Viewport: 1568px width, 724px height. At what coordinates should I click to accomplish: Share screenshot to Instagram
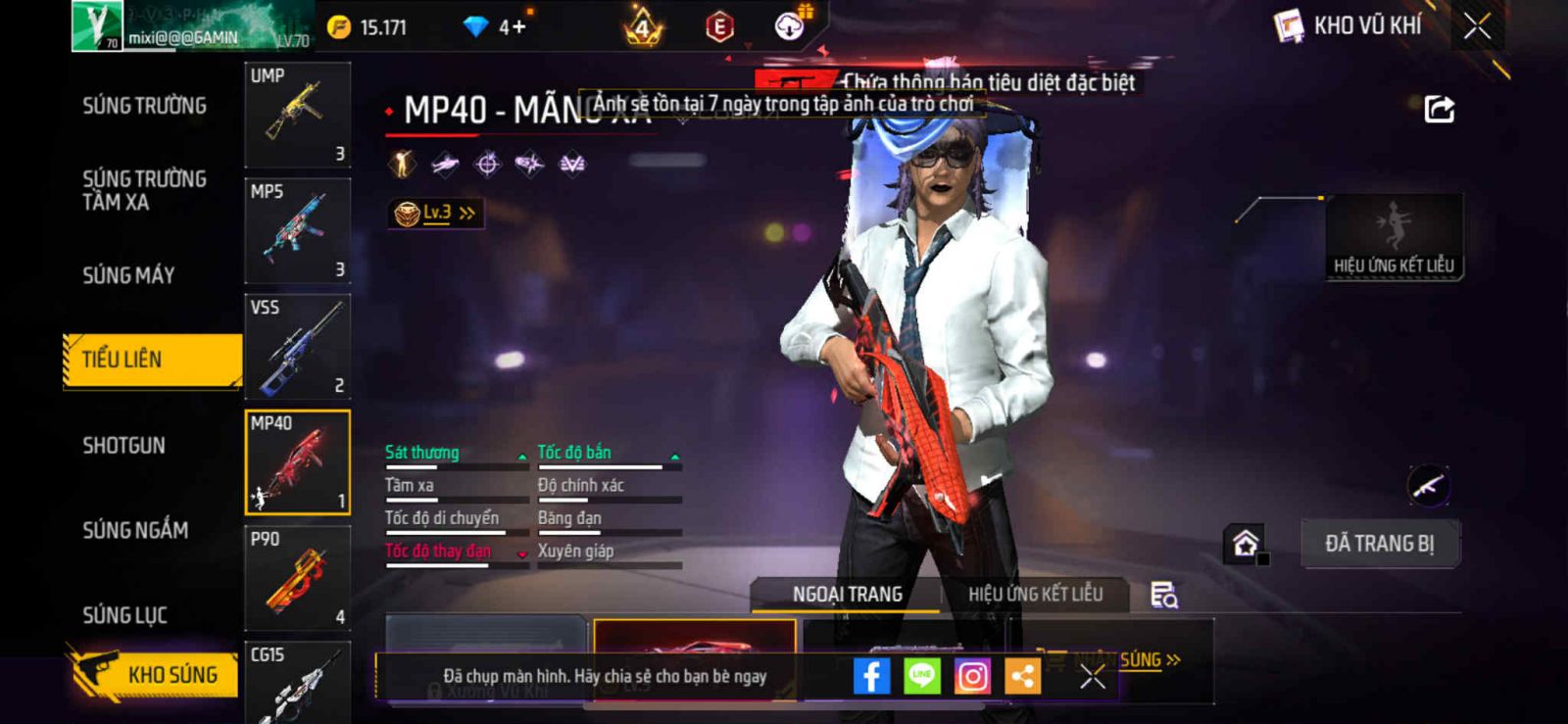click(x=972, y=676)
